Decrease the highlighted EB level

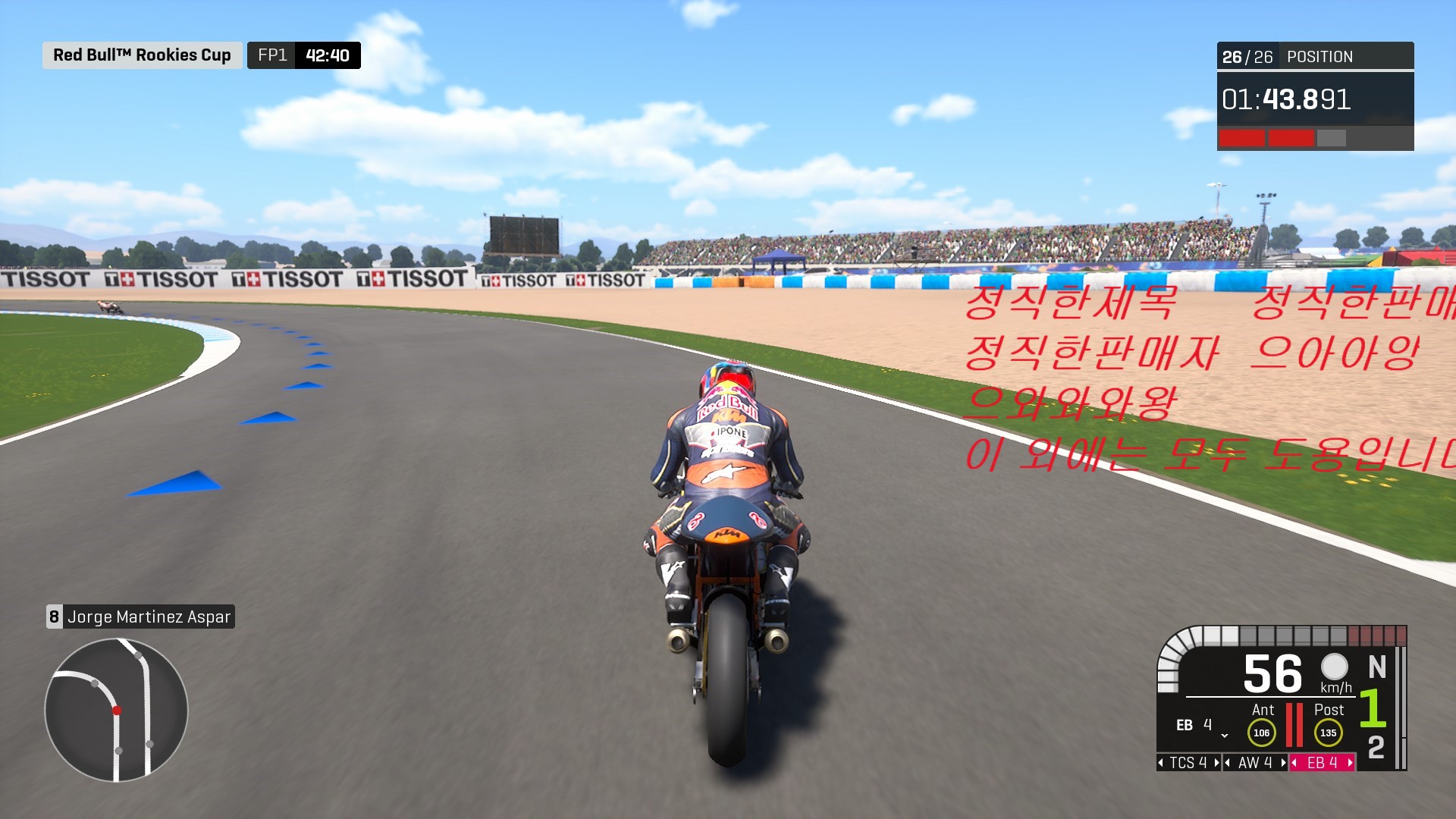(1294, 763)
